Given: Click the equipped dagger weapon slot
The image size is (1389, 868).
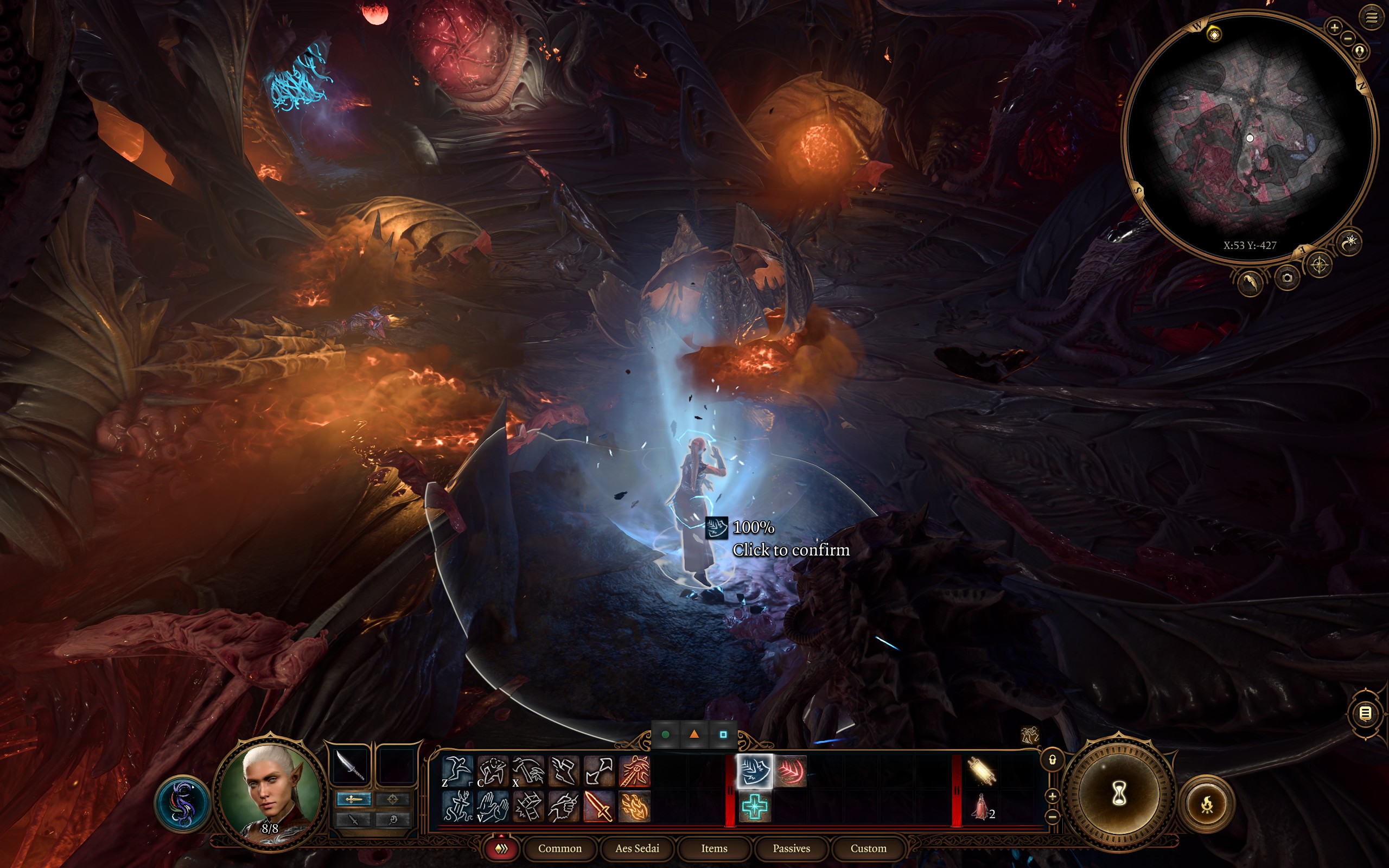Looking at the screenshot, I should click(x=350, y=766).
